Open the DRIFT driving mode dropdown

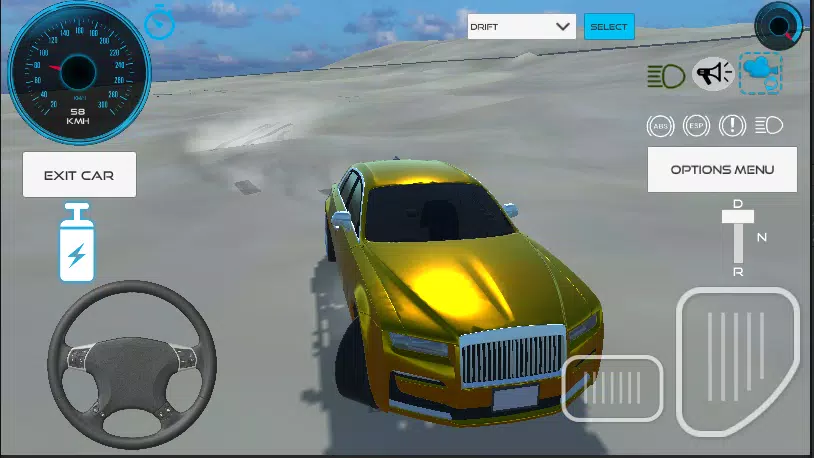click(x=522, y=27)
